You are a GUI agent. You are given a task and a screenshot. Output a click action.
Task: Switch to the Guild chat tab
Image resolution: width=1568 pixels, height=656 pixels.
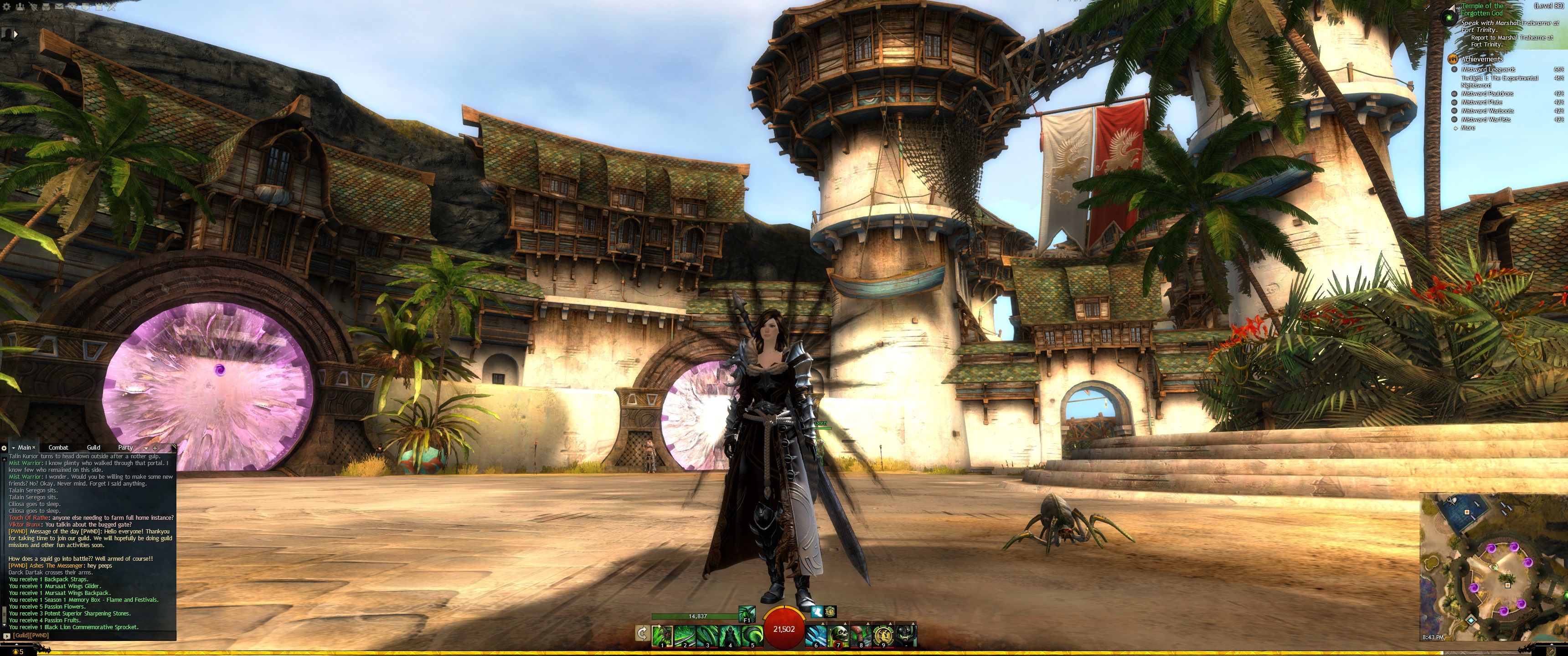[x=93, y=447]
